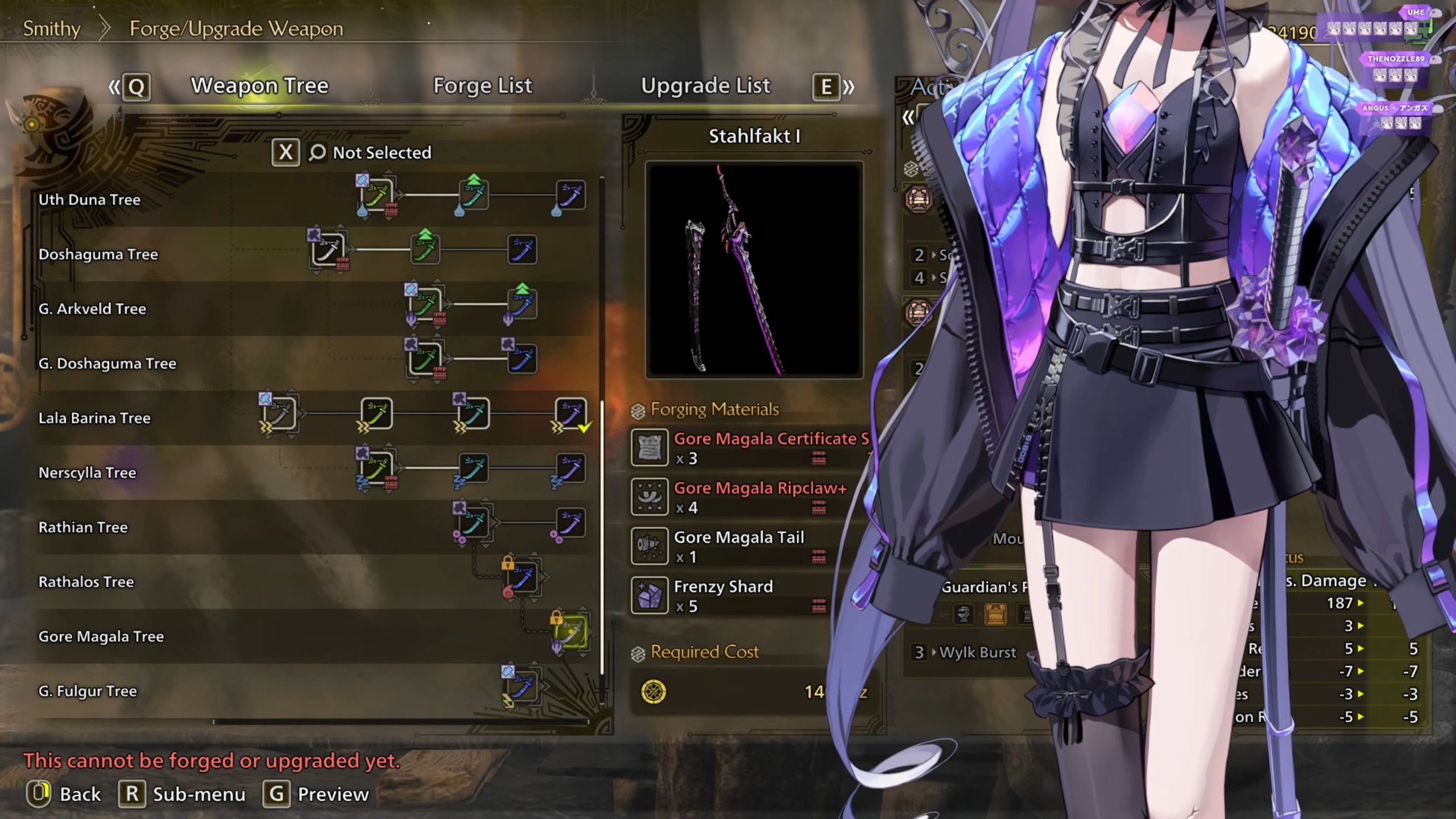Choose the Doshaguma Tree row label

[98, 254]
